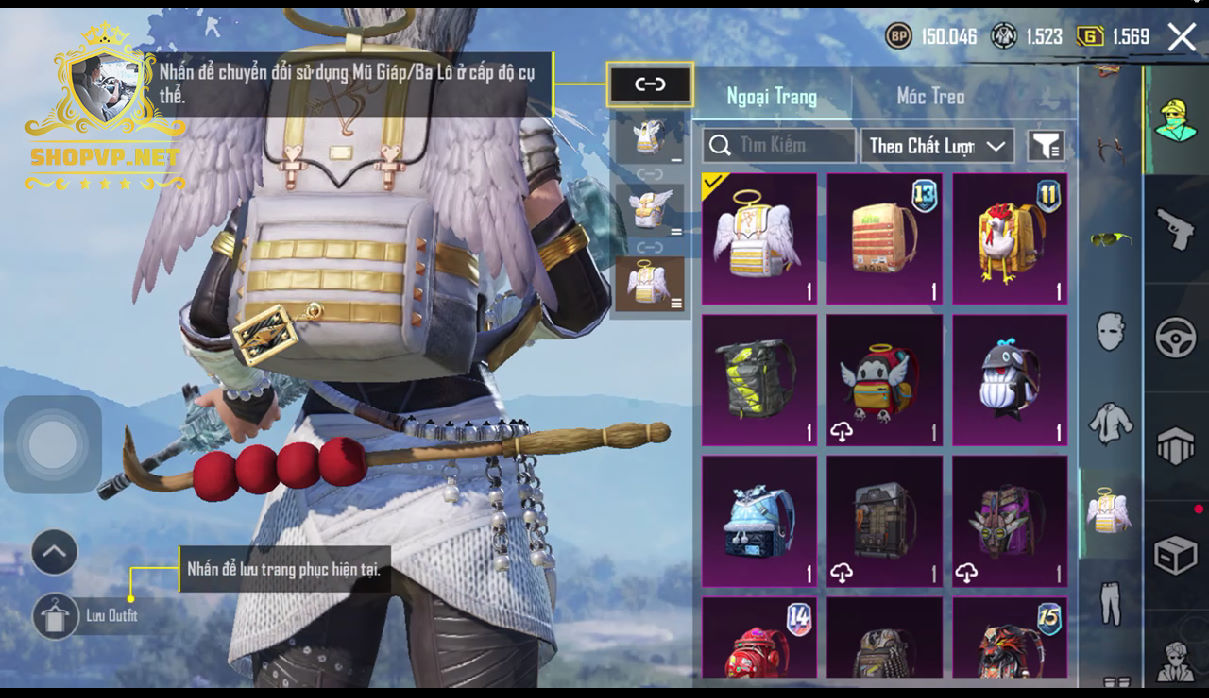Toggle the helmet/backpack level link button
Viewport: 1209px width, 698px height.
(x=650, y=85)
